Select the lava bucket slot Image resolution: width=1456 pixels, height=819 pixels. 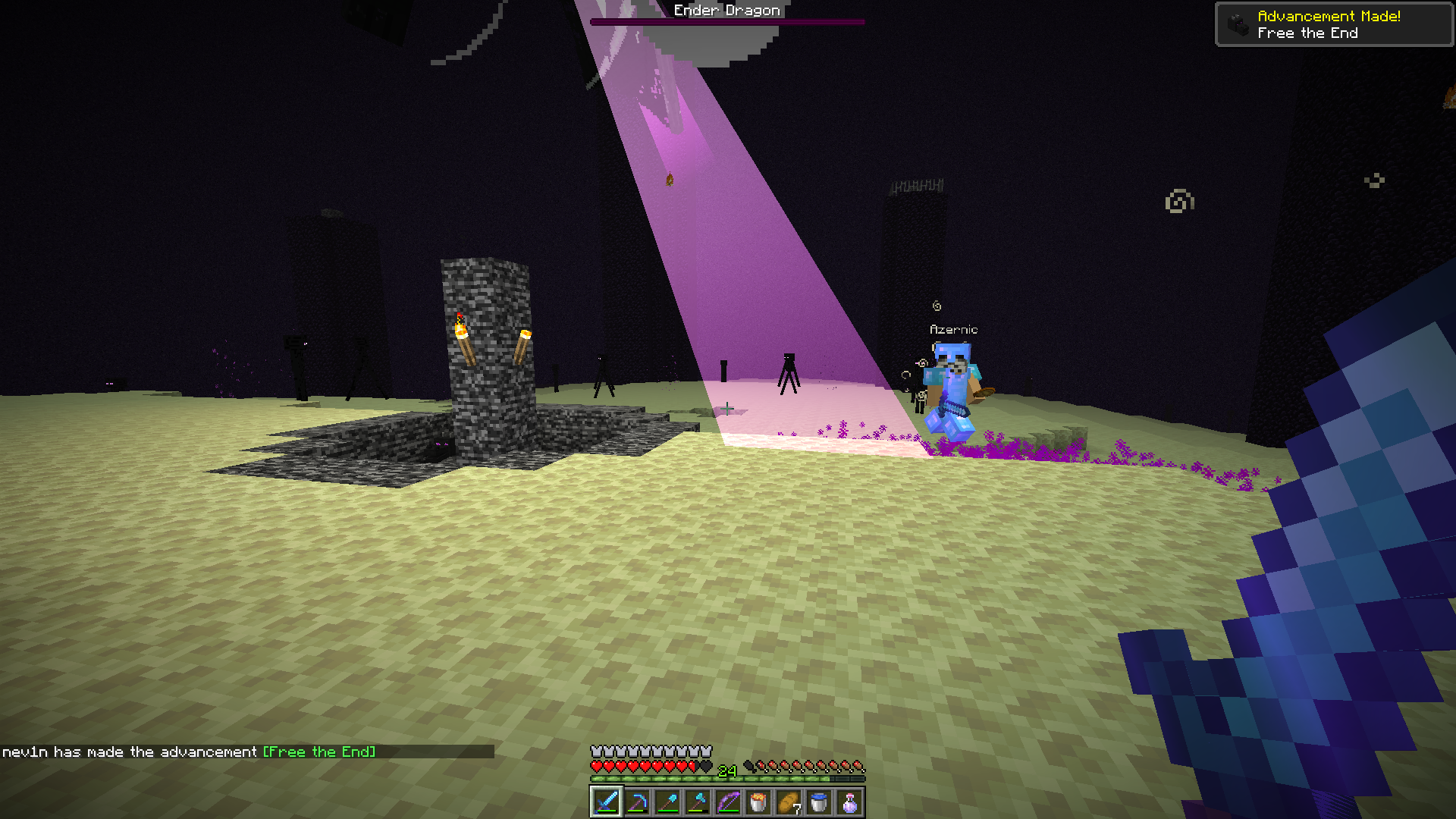point(758,802)
